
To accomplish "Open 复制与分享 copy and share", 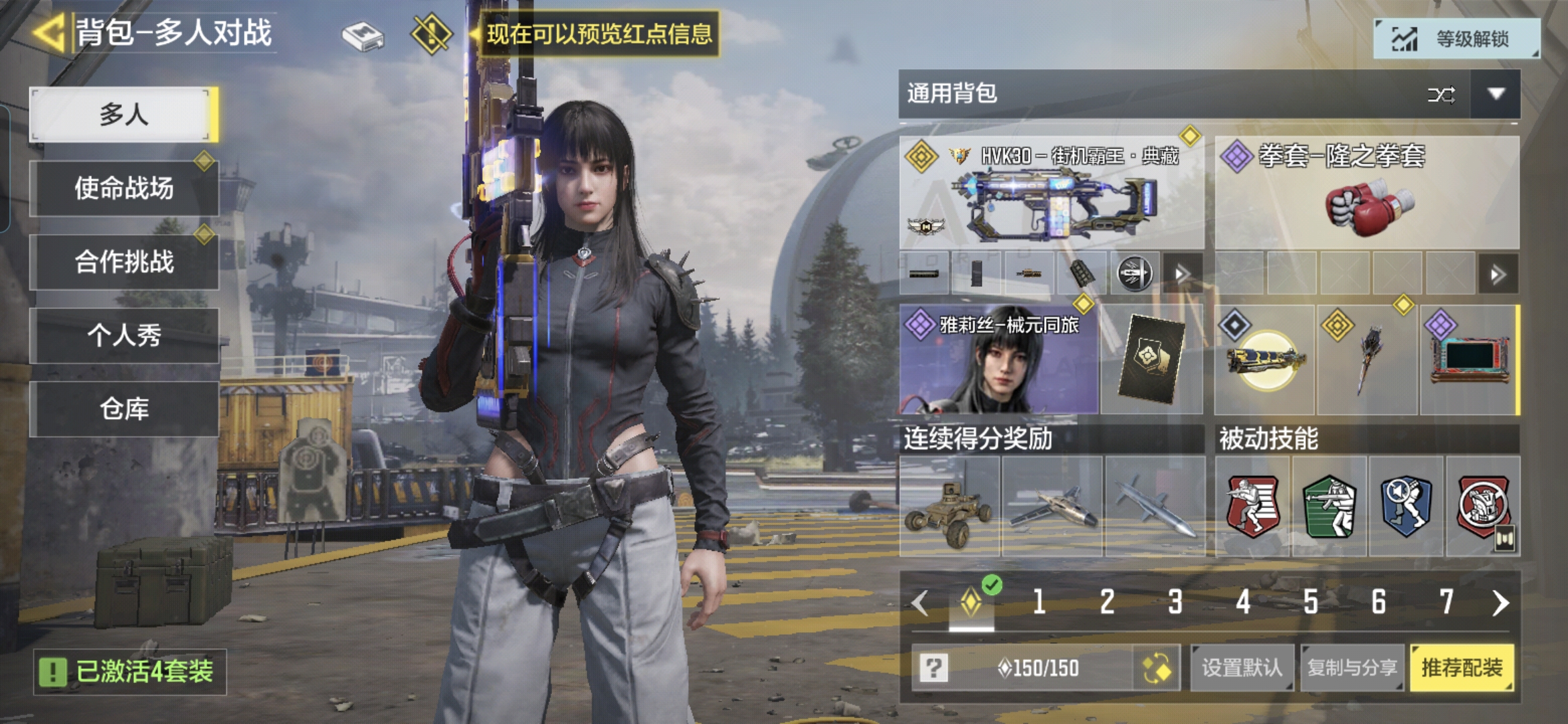I will point(1352,668).
